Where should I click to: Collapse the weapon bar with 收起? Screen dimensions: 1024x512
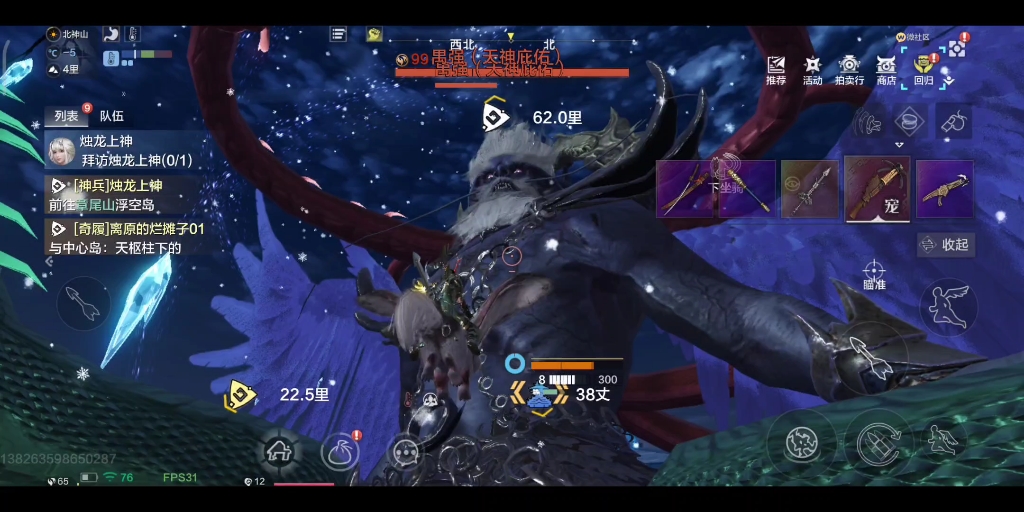click(x=946, y=245)
